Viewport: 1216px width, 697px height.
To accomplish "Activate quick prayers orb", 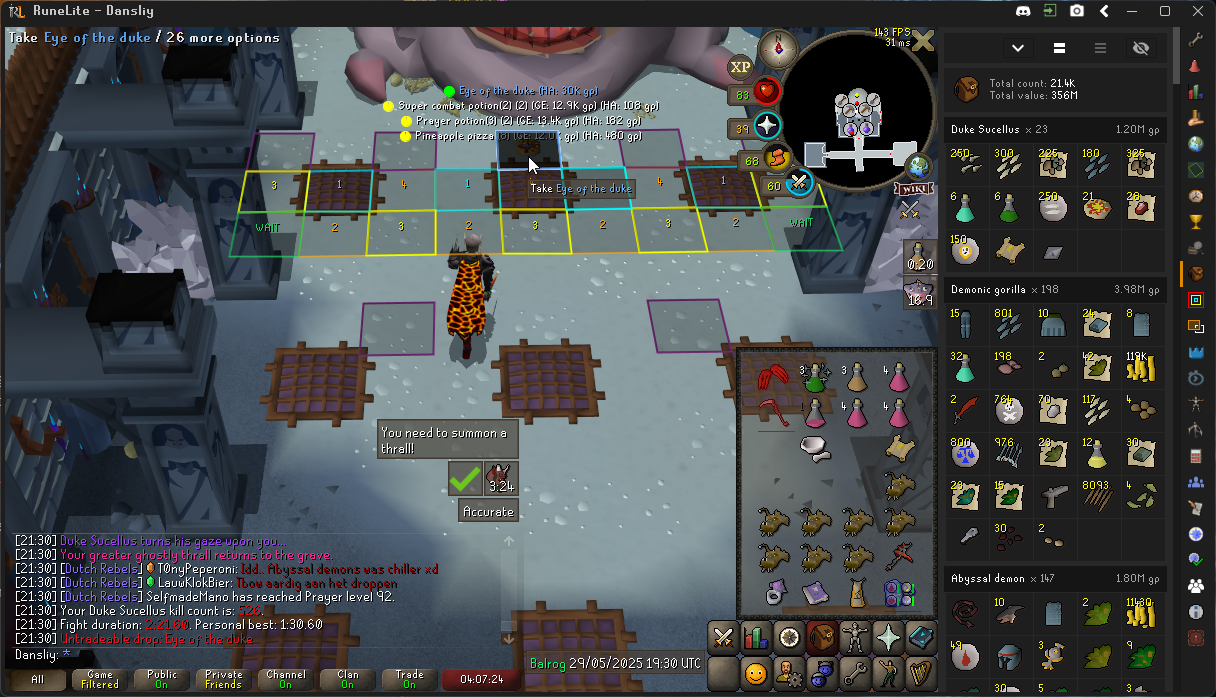I will click(x=767, y=126).
